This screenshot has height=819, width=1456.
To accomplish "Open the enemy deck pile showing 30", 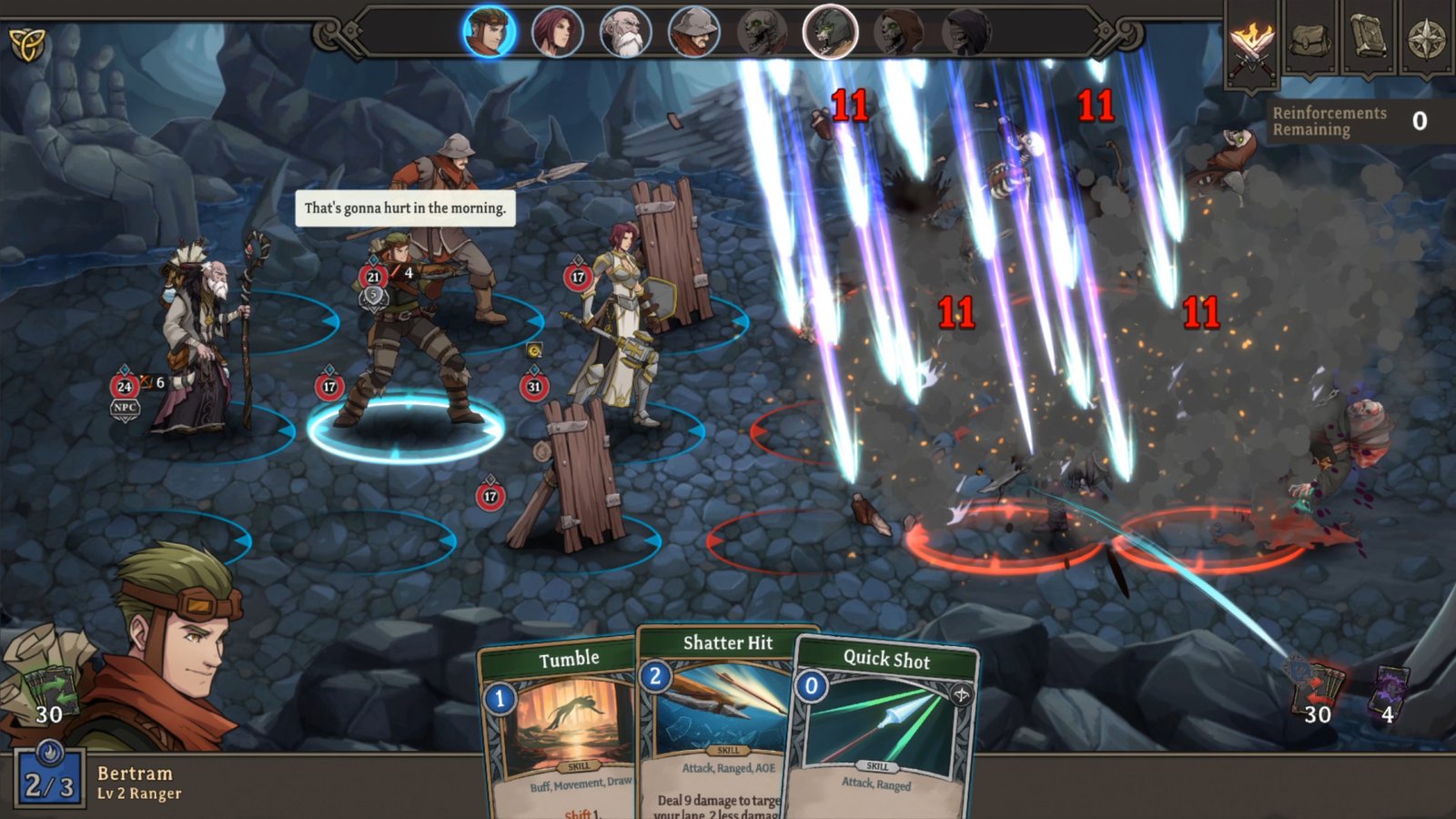I will (1317, 692).
